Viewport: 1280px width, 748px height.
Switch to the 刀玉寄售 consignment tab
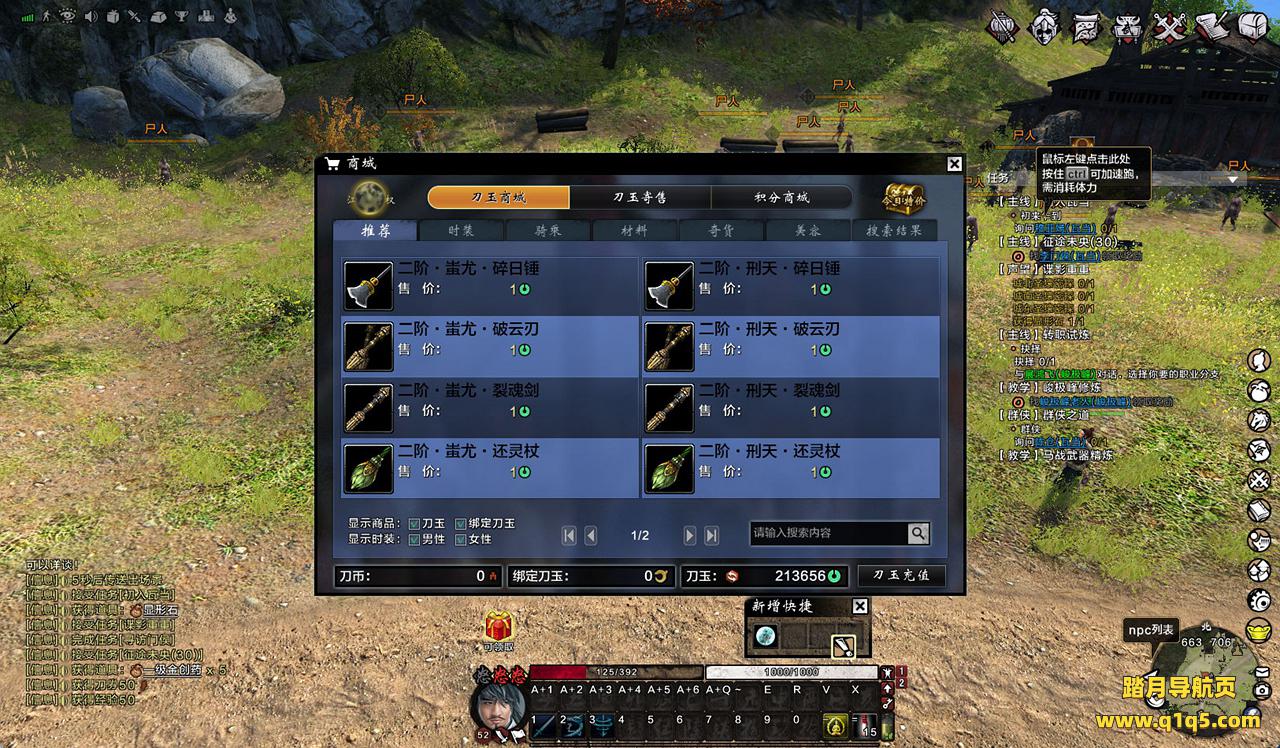pos(640,197)
